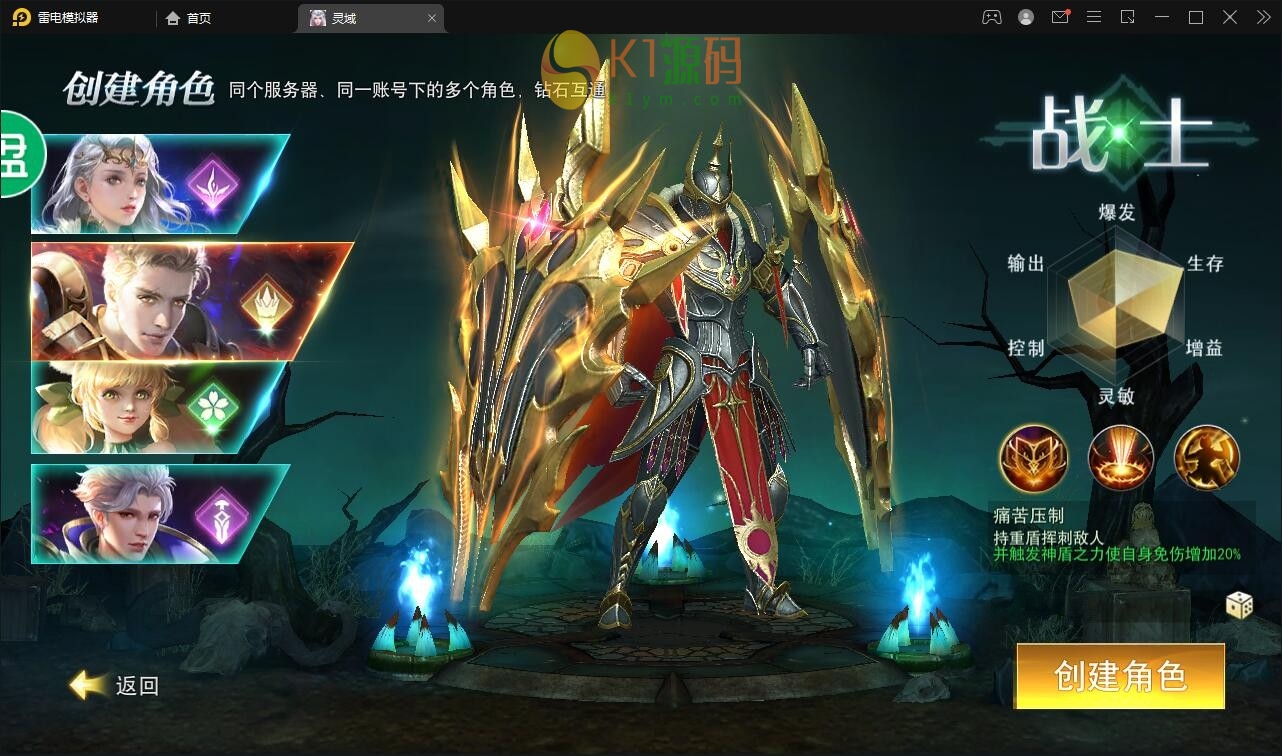Inspect the golden charging figure skill icon
Viewport: 1282px width, 756px height.
coord(1206,458)
